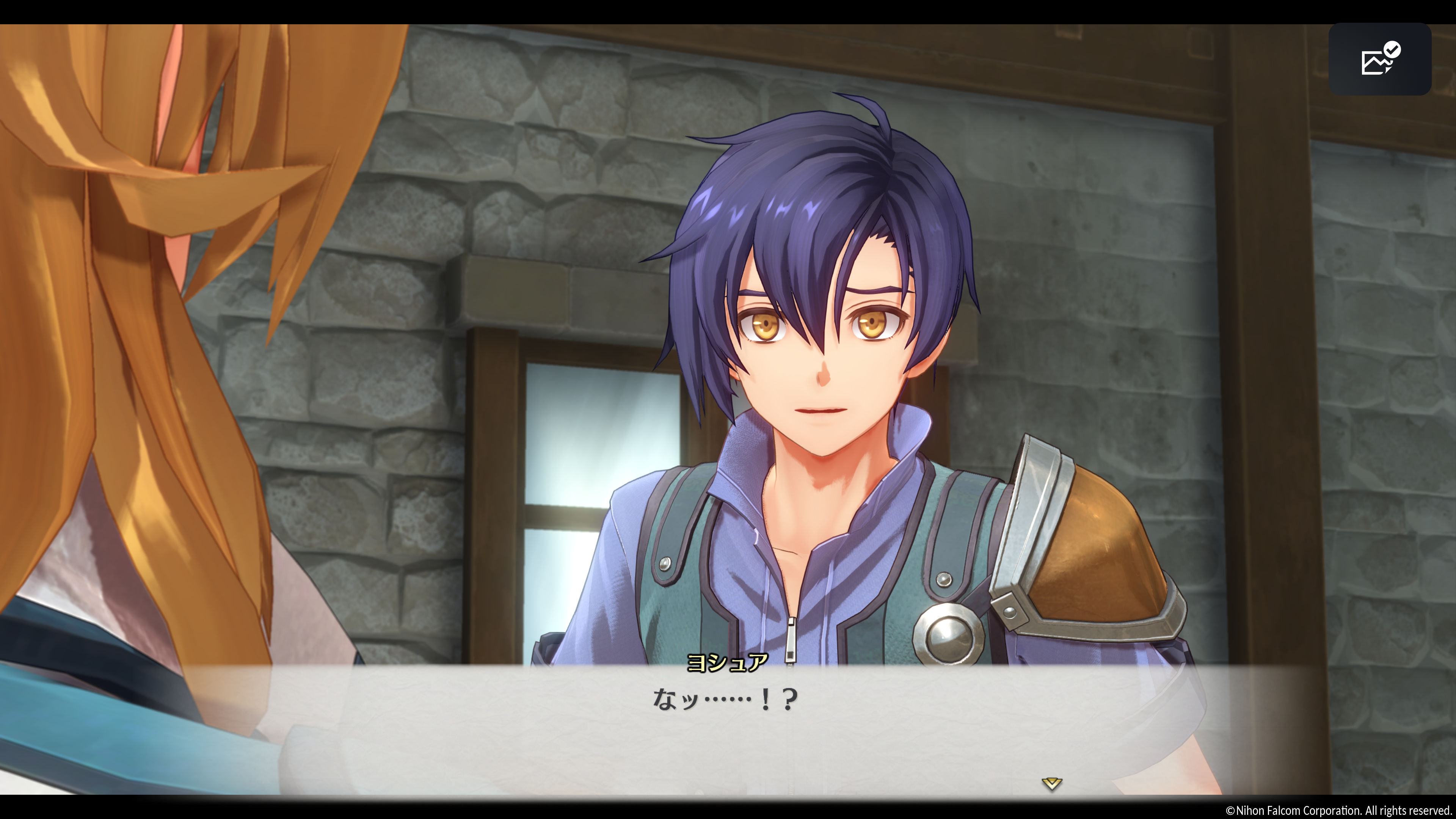The height and width of the screenshot is (819, 1456).
Task: Click the dialogue advance arrow indicator
Action: (x=1051, y=783)
